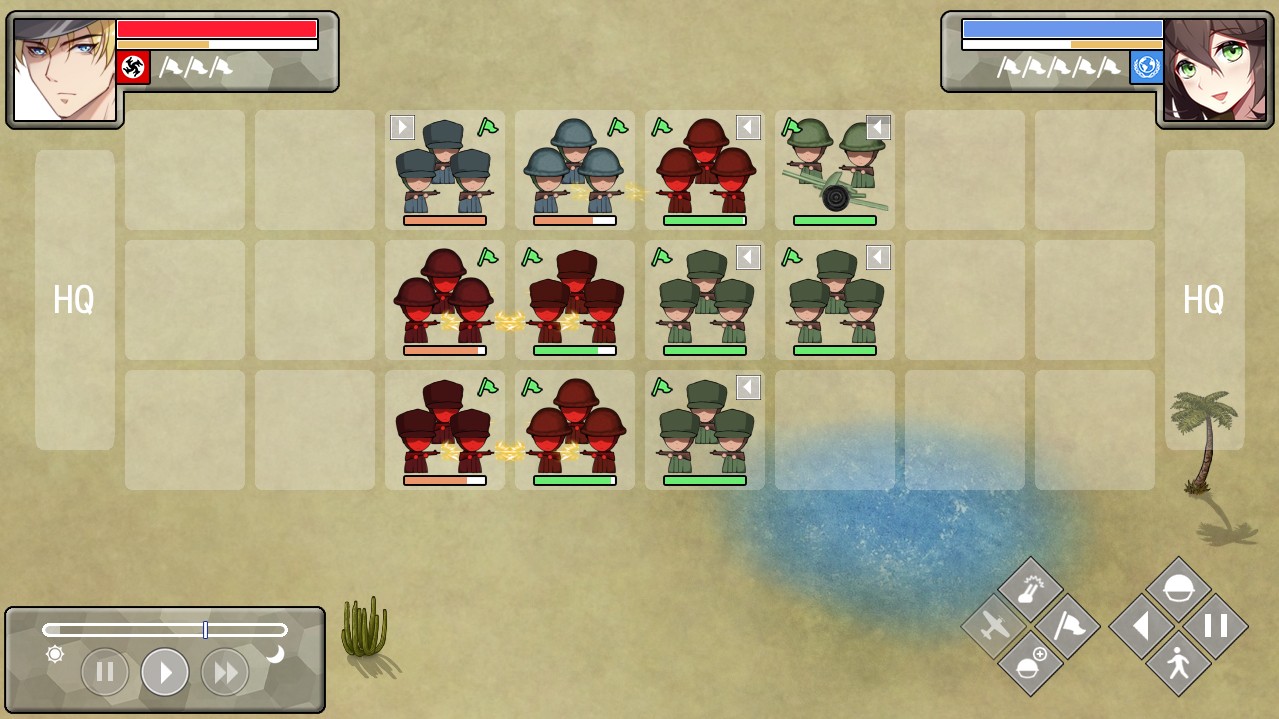Screen dimensions: 1279x719
Task: Resume battle with the round play button
Action: tap(165, 672)
